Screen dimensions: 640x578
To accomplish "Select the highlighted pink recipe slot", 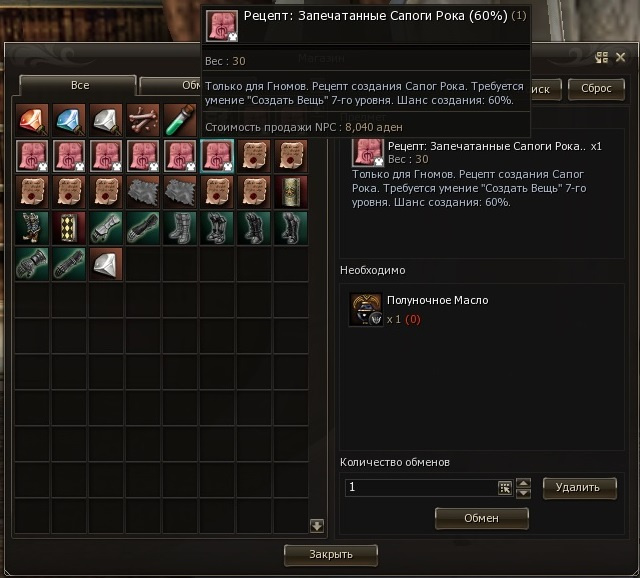I will coord(217,156).
